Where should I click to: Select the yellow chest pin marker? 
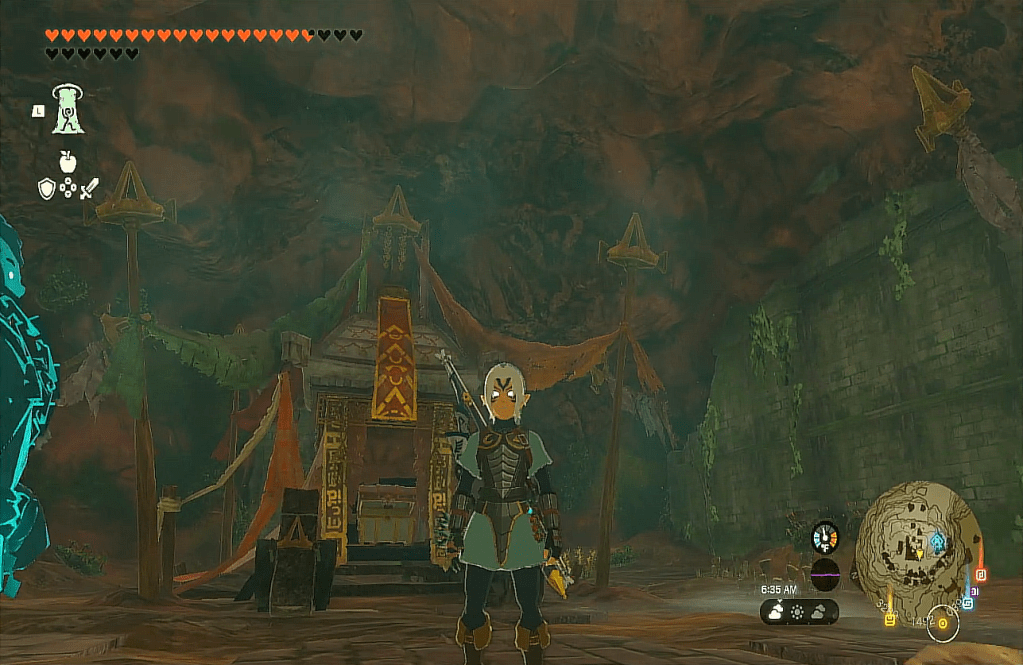pyautogui.click(x=889, y=619)
